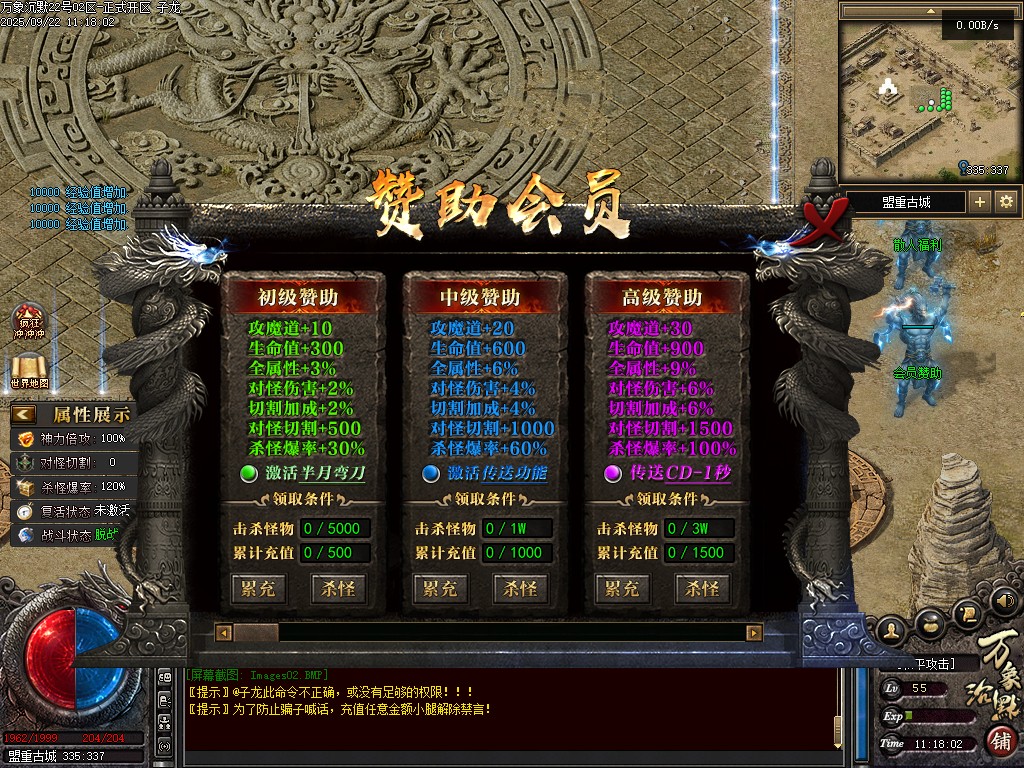Claim 中级赞助 via its 杀怪 button
Image resolution: width=1024 pixels, height=768 pixels.
pyautogui.click(x=521, y=588)
